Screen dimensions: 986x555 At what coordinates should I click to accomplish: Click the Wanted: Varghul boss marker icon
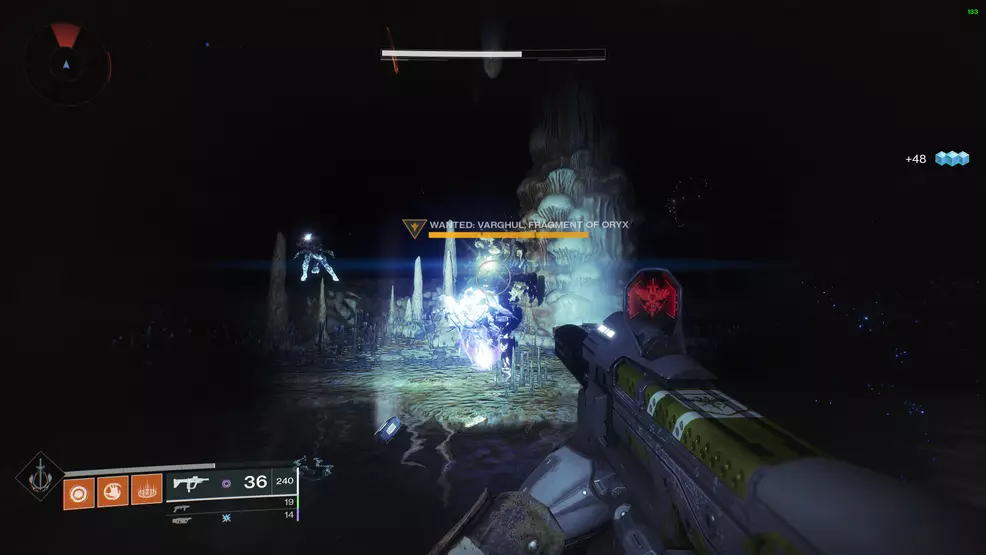[x=410, y=229]
